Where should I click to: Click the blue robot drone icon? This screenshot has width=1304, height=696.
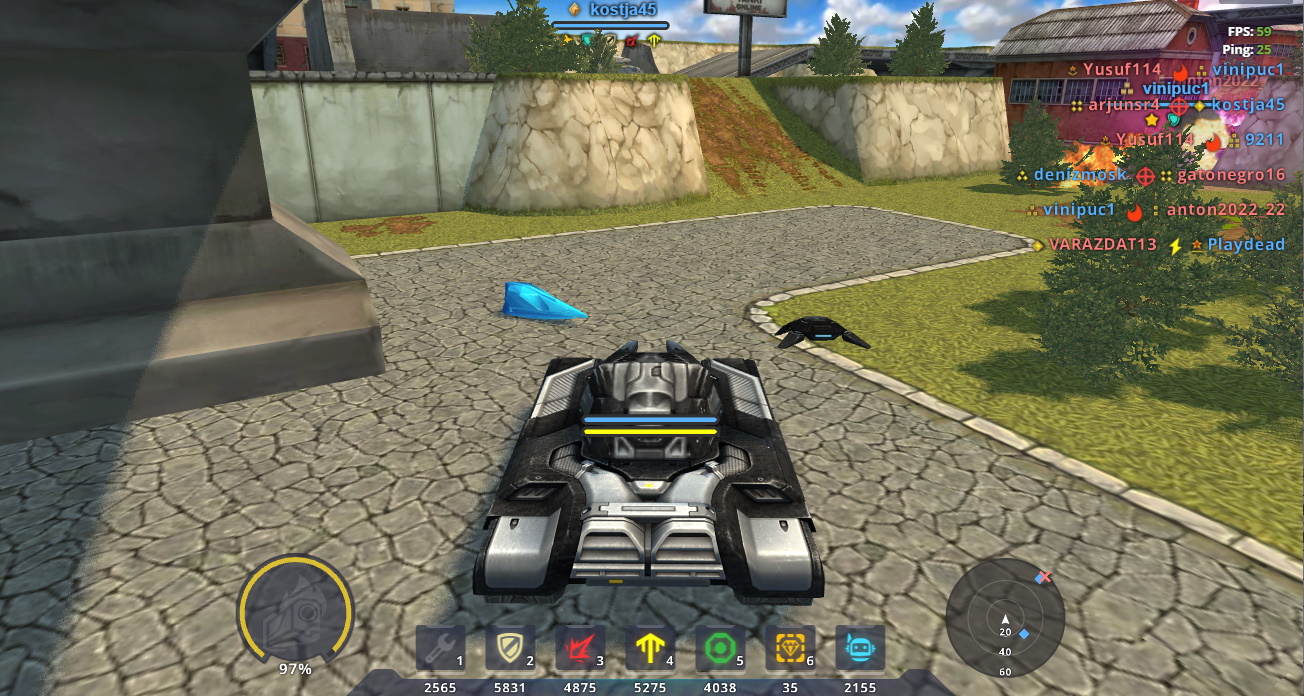(860, 649)
